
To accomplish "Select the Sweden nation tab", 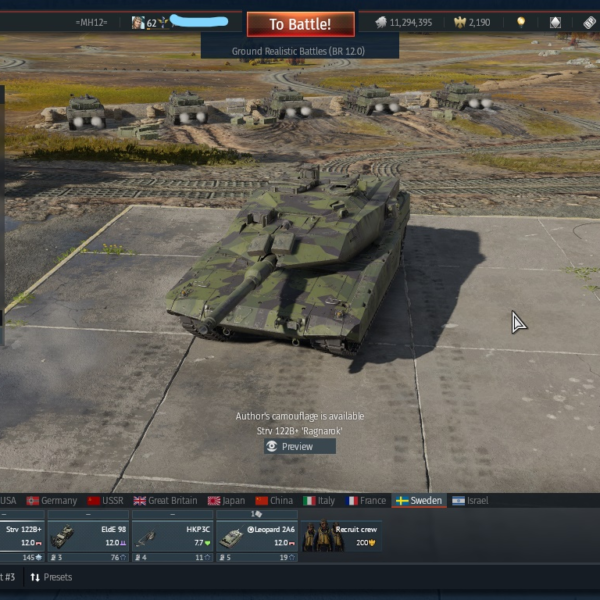I will click(418, 500).
